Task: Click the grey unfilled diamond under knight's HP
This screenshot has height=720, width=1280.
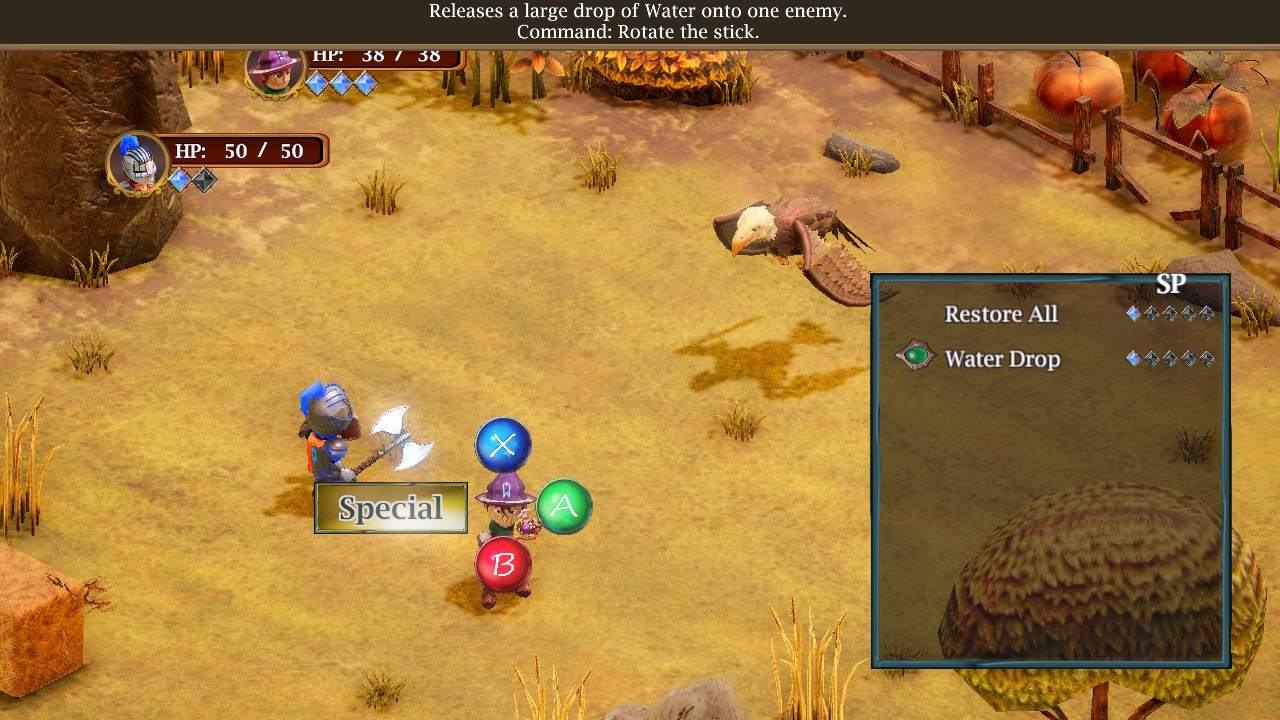Action: click(203, 178)
